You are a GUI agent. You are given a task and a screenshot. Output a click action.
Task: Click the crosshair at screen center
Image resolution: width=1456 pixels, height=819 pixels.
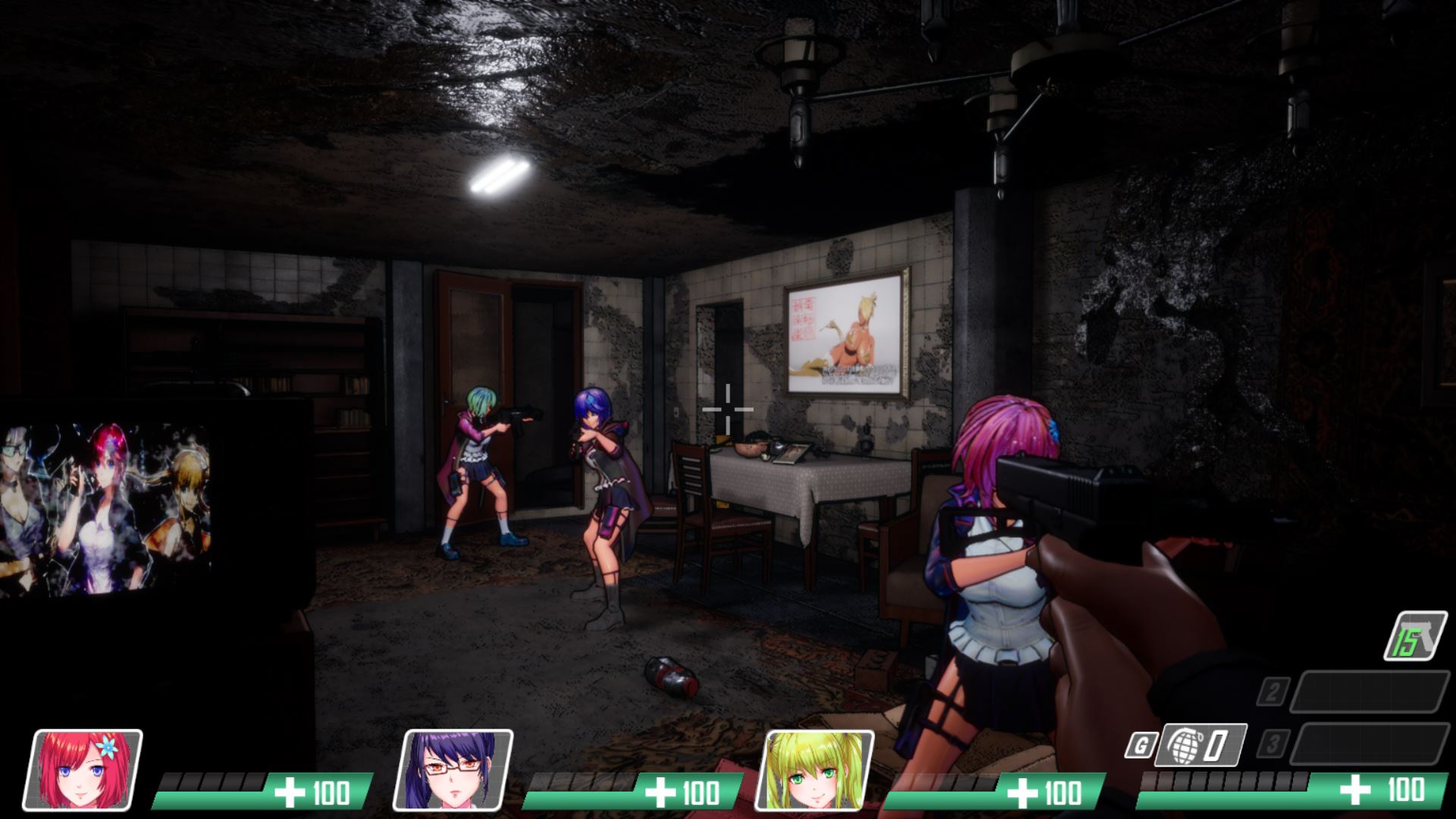pyautogui.click(x=727, y=409)
